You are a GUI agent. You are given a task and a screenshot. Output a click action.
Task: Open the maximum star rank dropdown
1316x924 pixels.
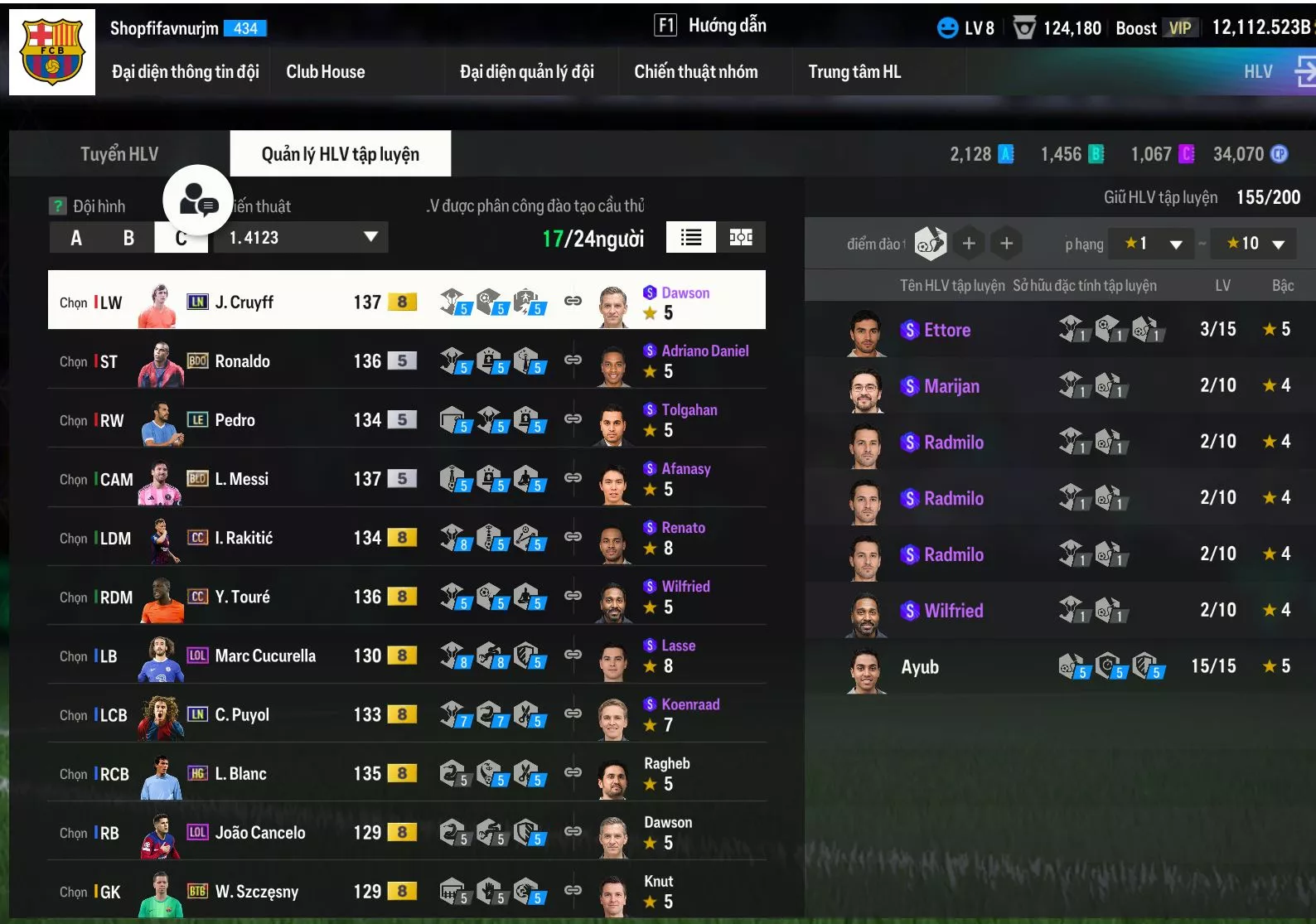(1255, 244)
